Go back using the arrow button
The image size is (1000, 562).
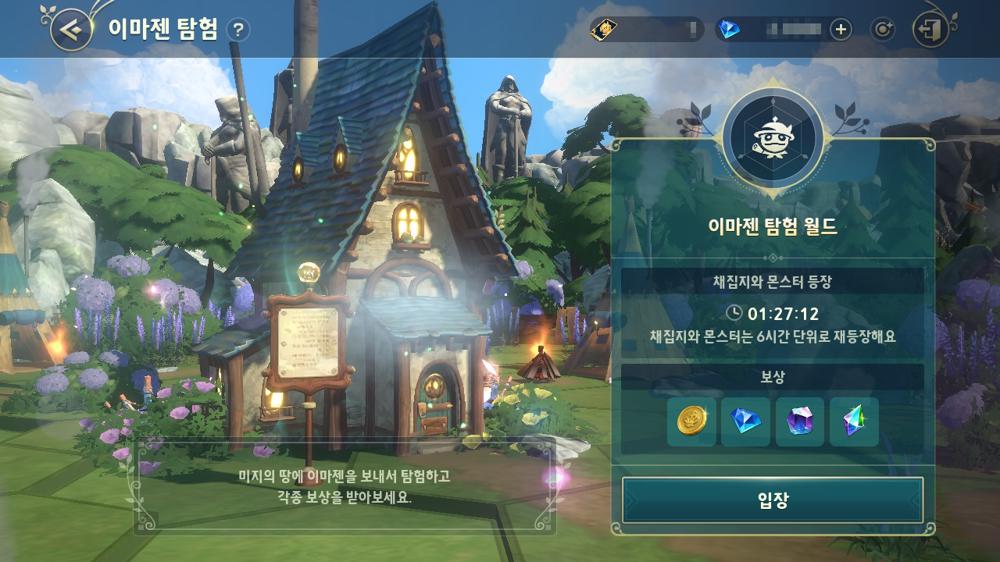tap(71, 29)
